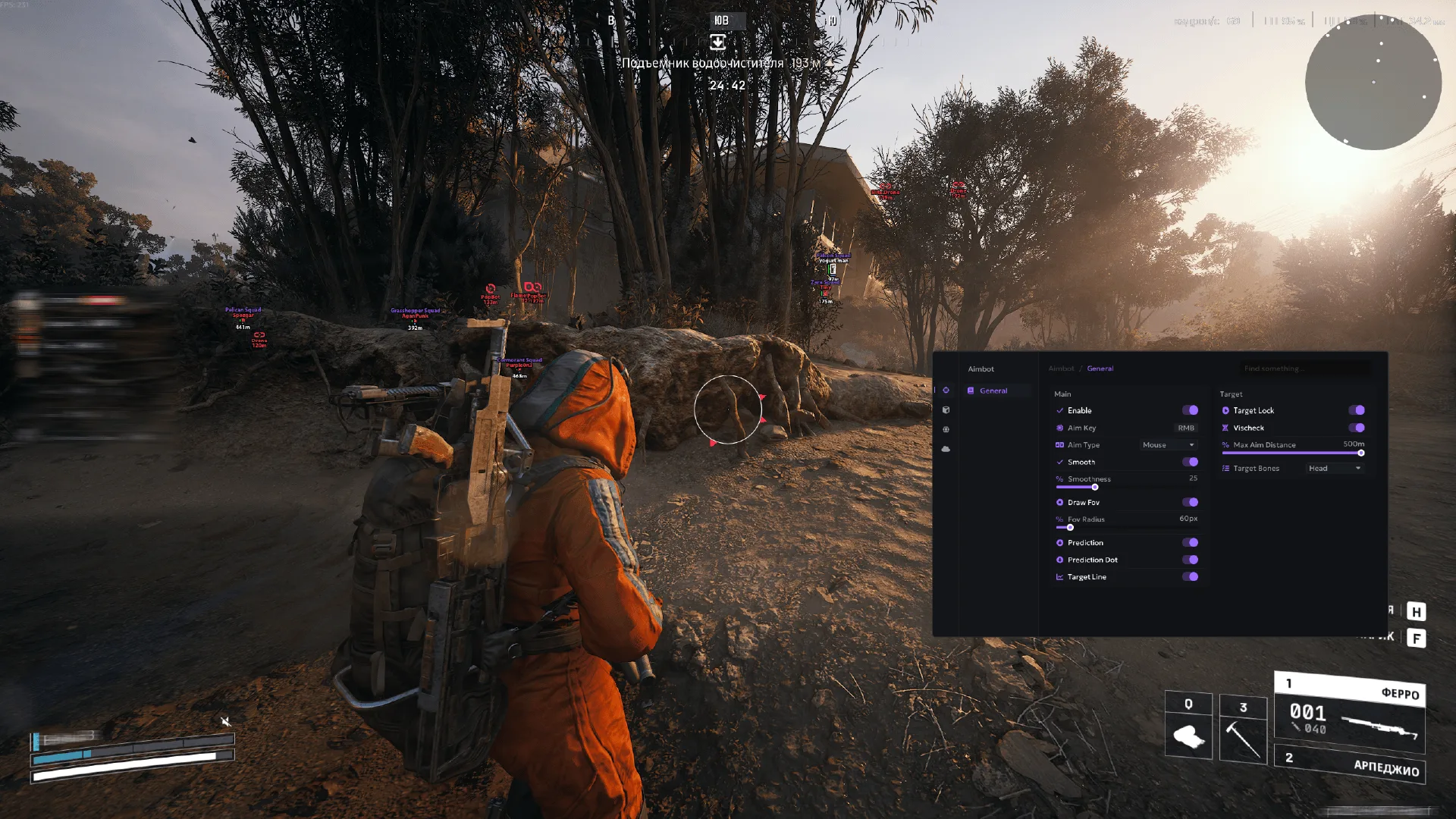Choose the pickaxe tool in slot 3
The image size is (1456, 819).
1243,729
